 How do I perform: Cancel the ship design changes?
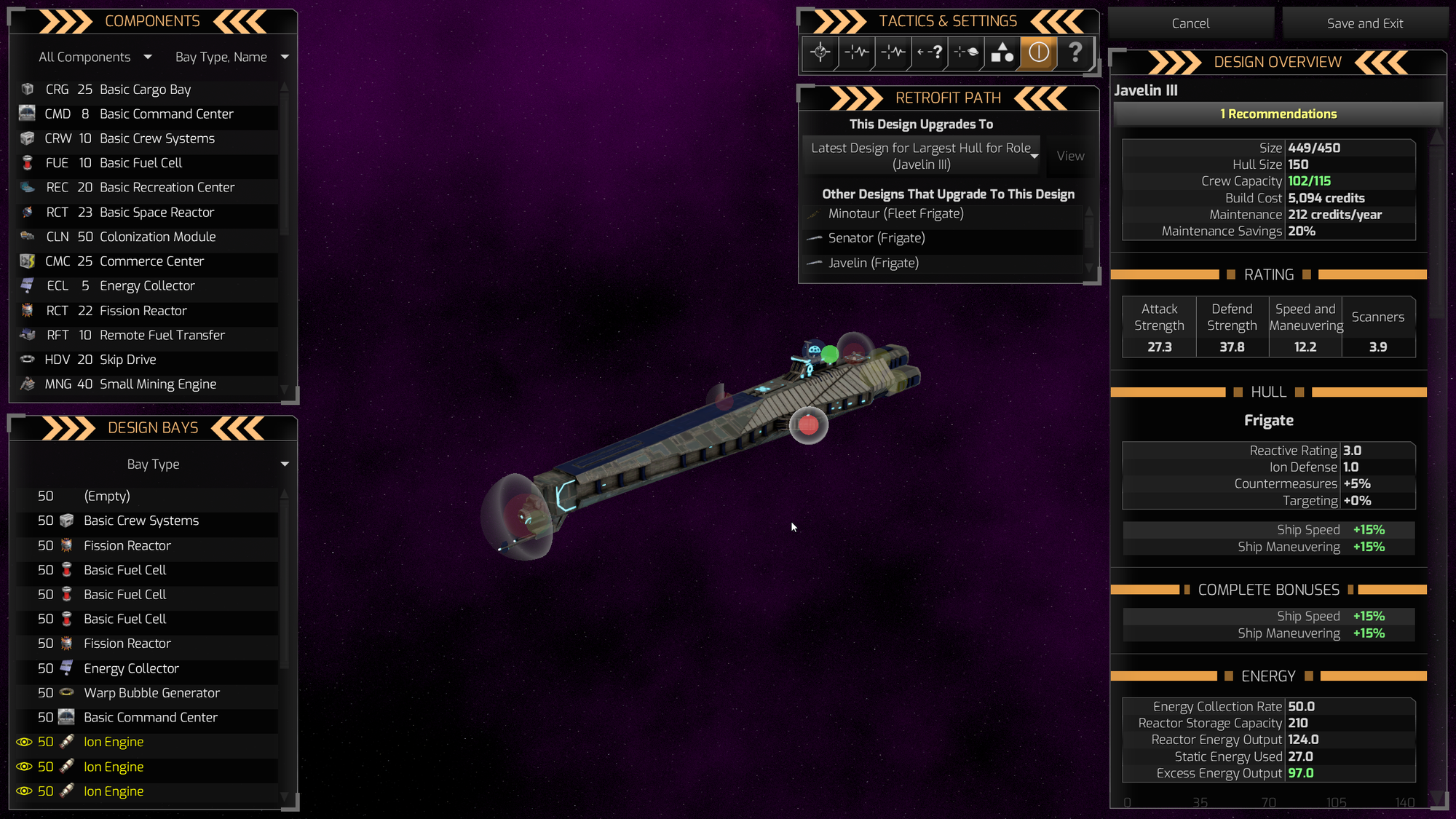click(1190, 23)
